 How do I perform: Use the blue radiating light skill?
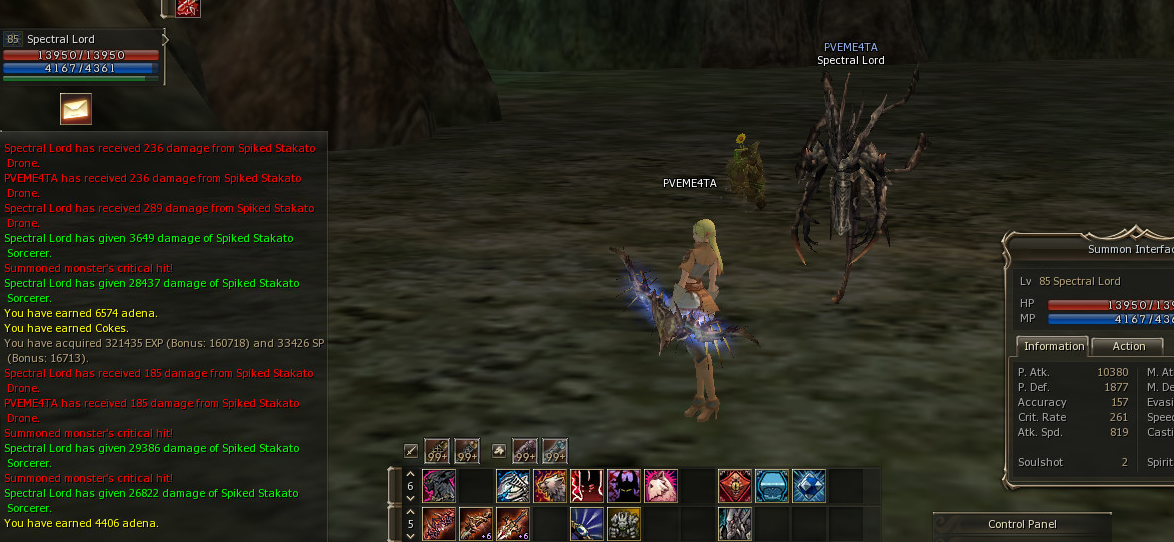click(587, 523)
